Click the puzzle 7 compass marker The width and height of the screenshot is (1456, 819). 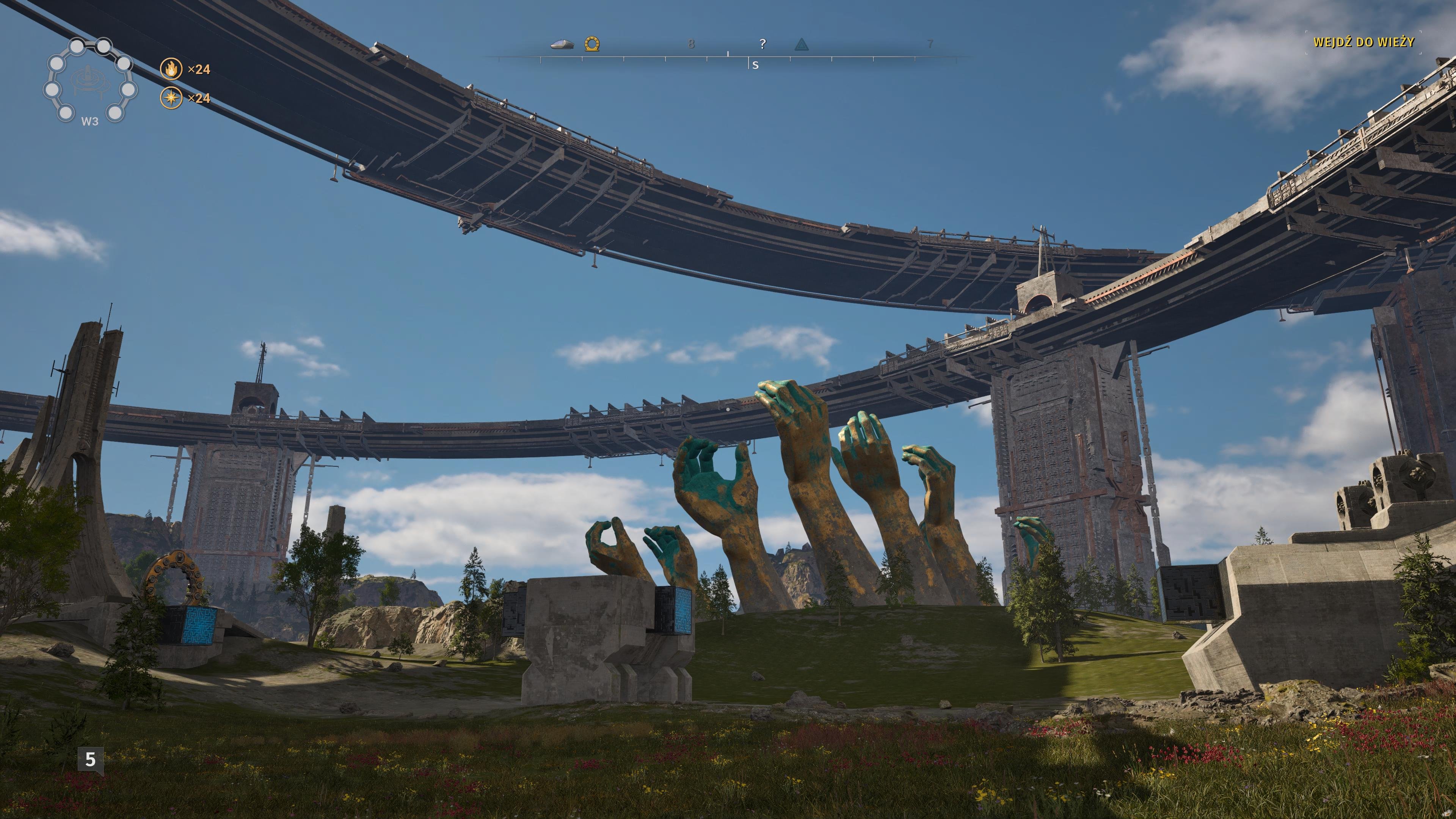coord(930,44)
